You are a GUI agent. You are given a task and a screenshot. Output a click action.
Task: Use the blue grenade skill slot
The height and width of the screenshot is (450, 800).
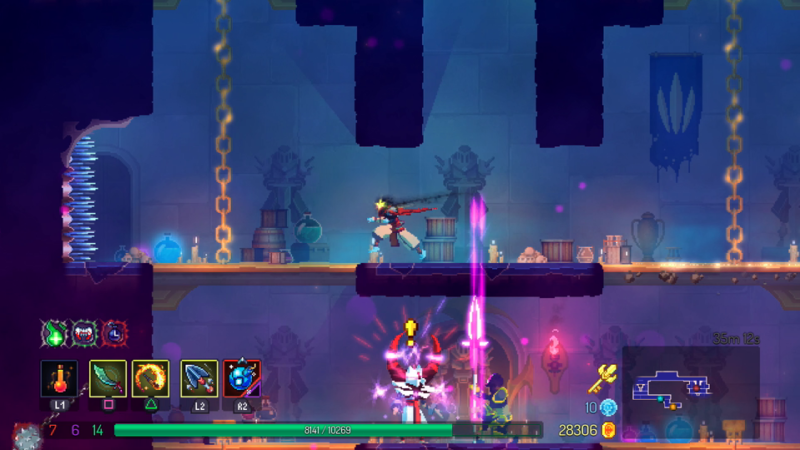(242, 379)
